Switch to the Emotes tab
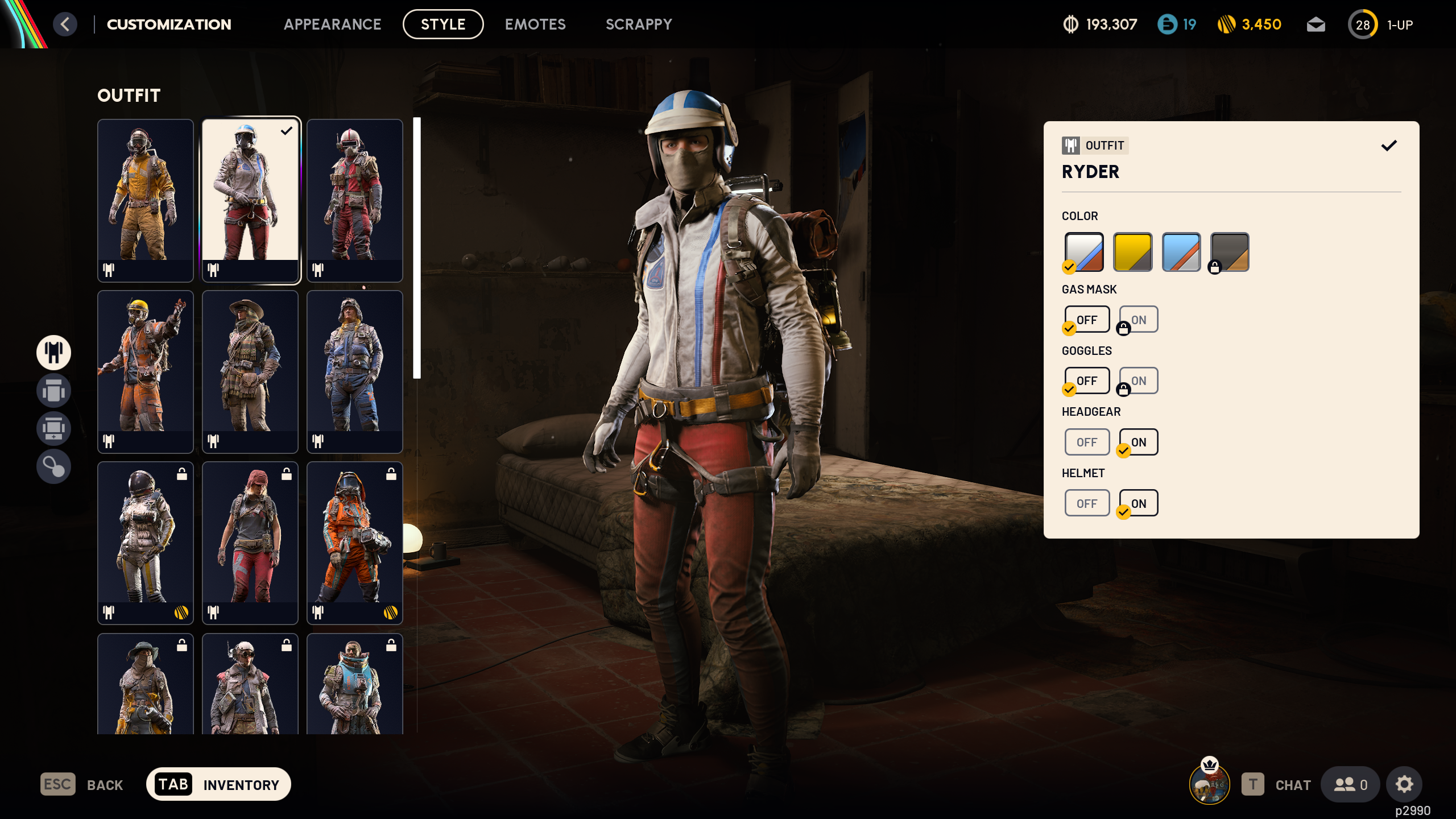This screenshot has width=1456, height=819. 535,24
